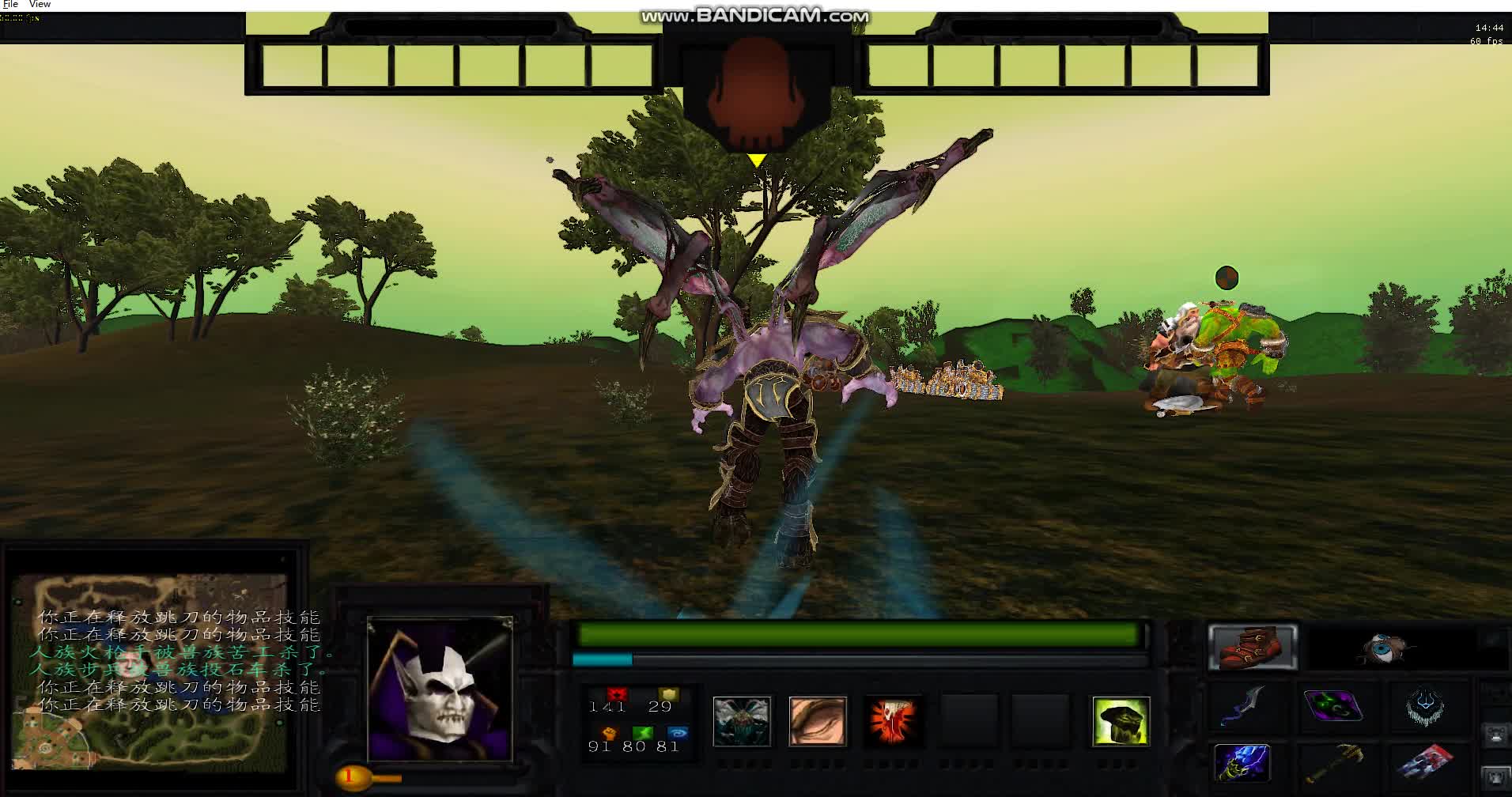Open the View menu
Screen dimensions: 1512x797
[x=39, y=4]
